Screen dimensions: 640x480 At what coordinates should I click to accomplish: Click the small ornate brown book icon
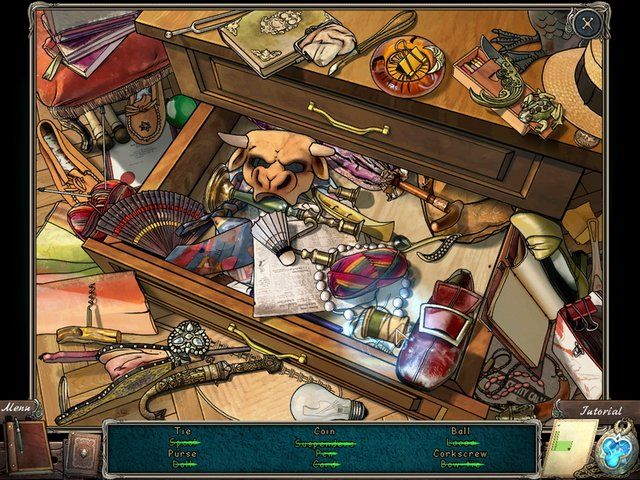click(79, 448)
